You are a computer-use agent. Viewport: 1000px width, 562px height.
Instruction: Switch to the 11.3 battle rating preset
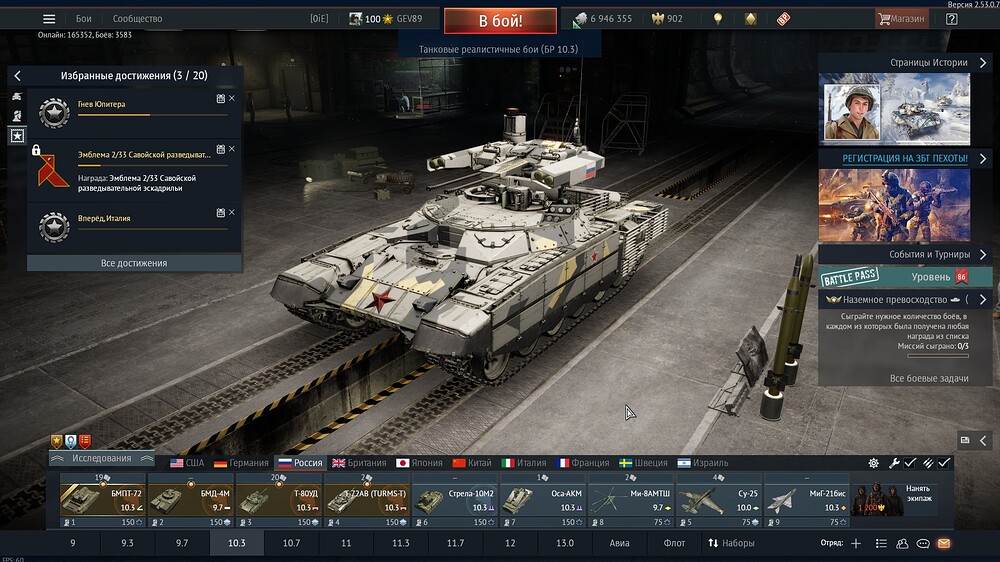401,543
